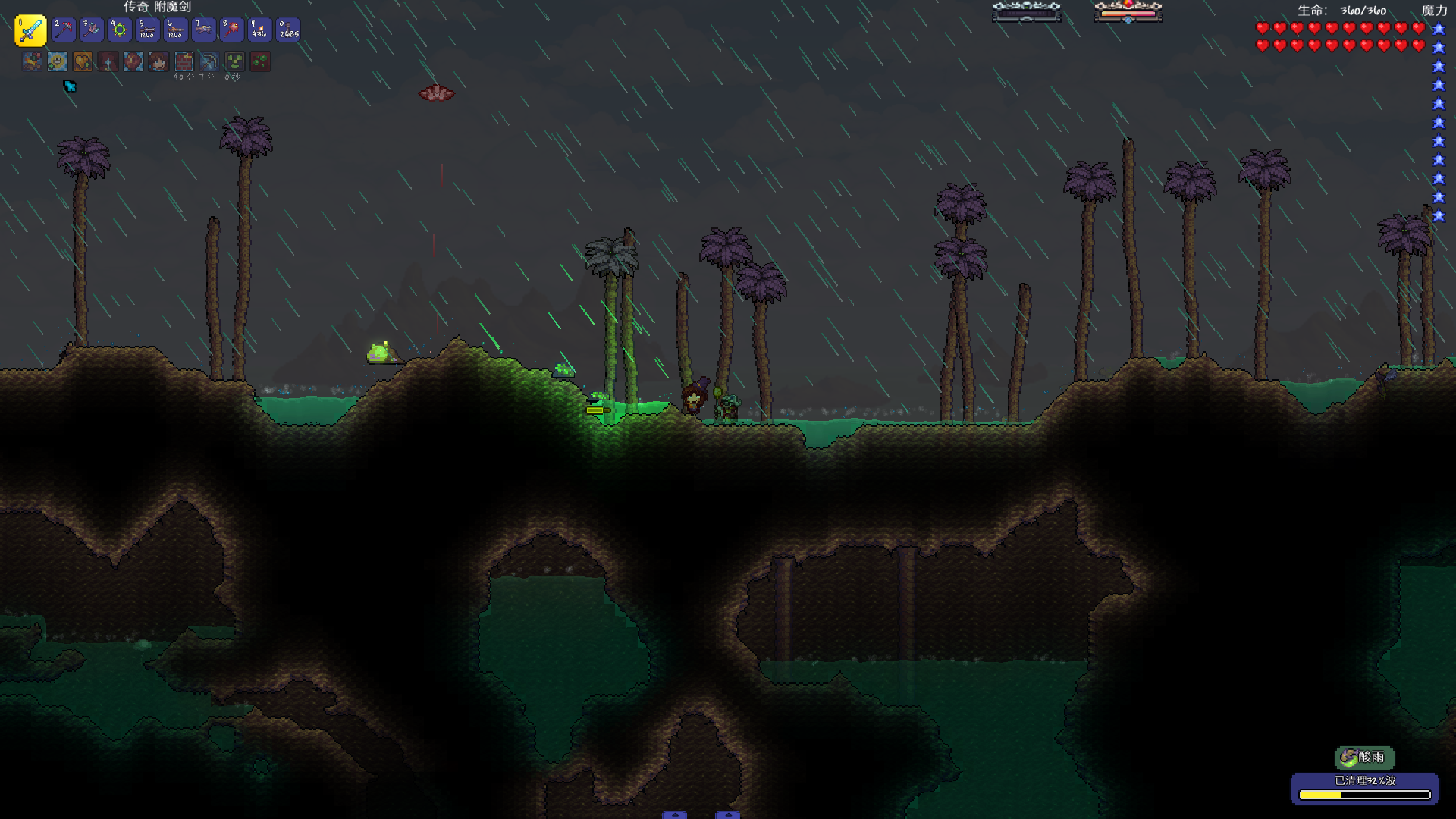Viewport: 1456px width, 819px height.
Task: Choose the pickaxe in hotbar slot 2
Action: click(x=64, y=30)
